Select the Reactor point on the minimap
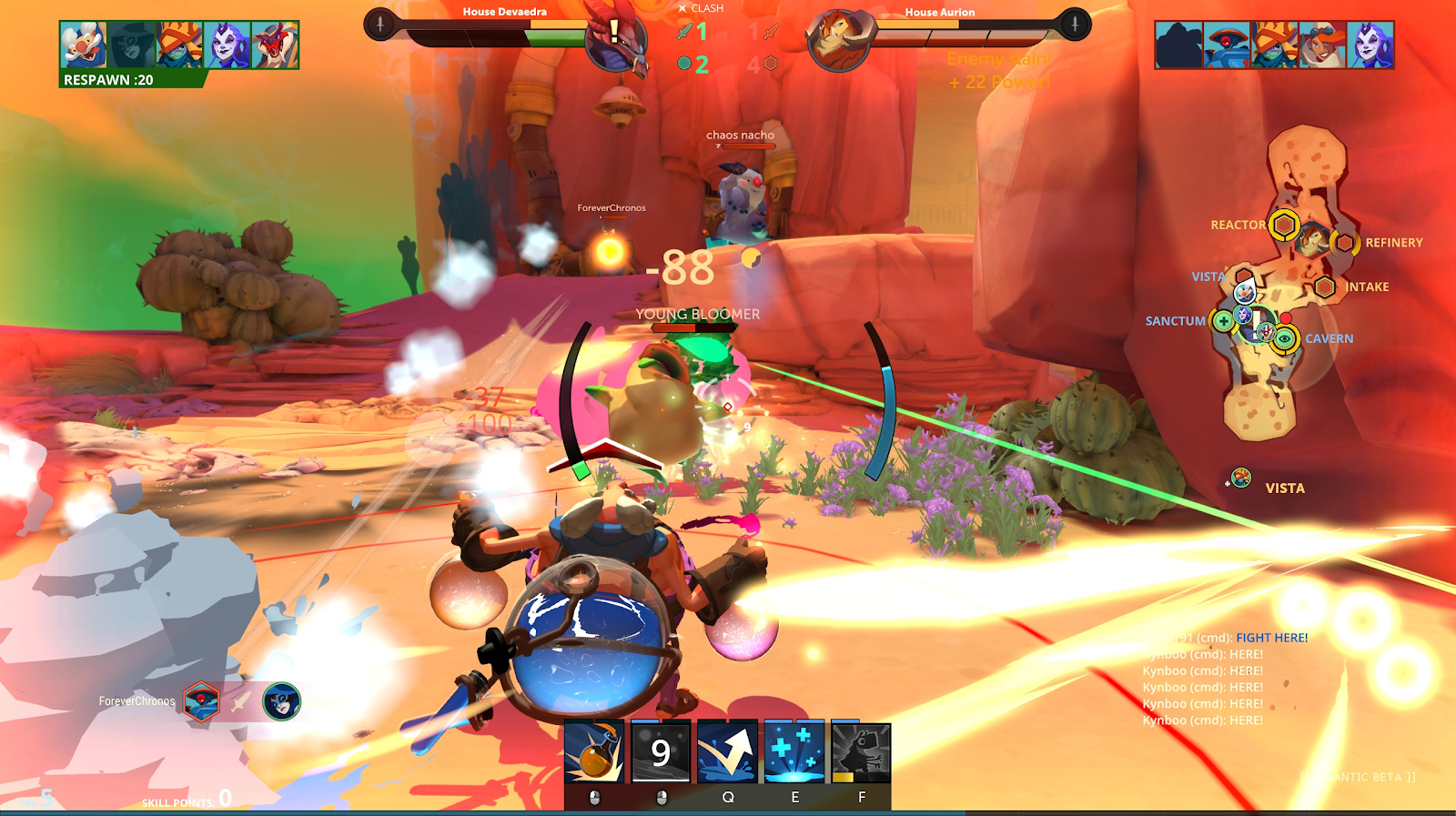The height and width of the screenshot is (816, 1456). click(1284, 224)
